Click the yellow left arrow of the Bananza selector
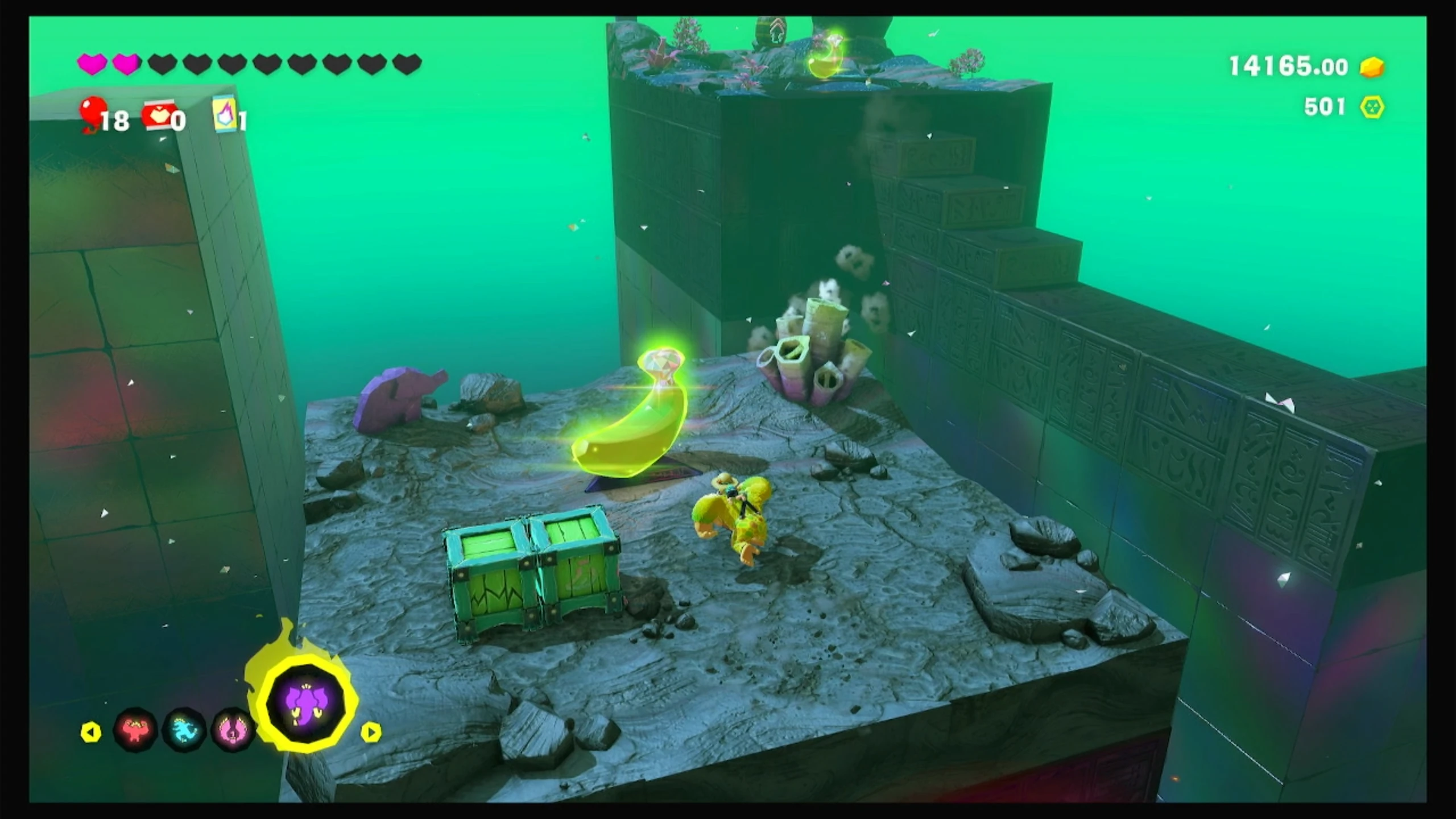This screenshot has width=1456, height=819. pyautogui.click(x=91, y=732)
